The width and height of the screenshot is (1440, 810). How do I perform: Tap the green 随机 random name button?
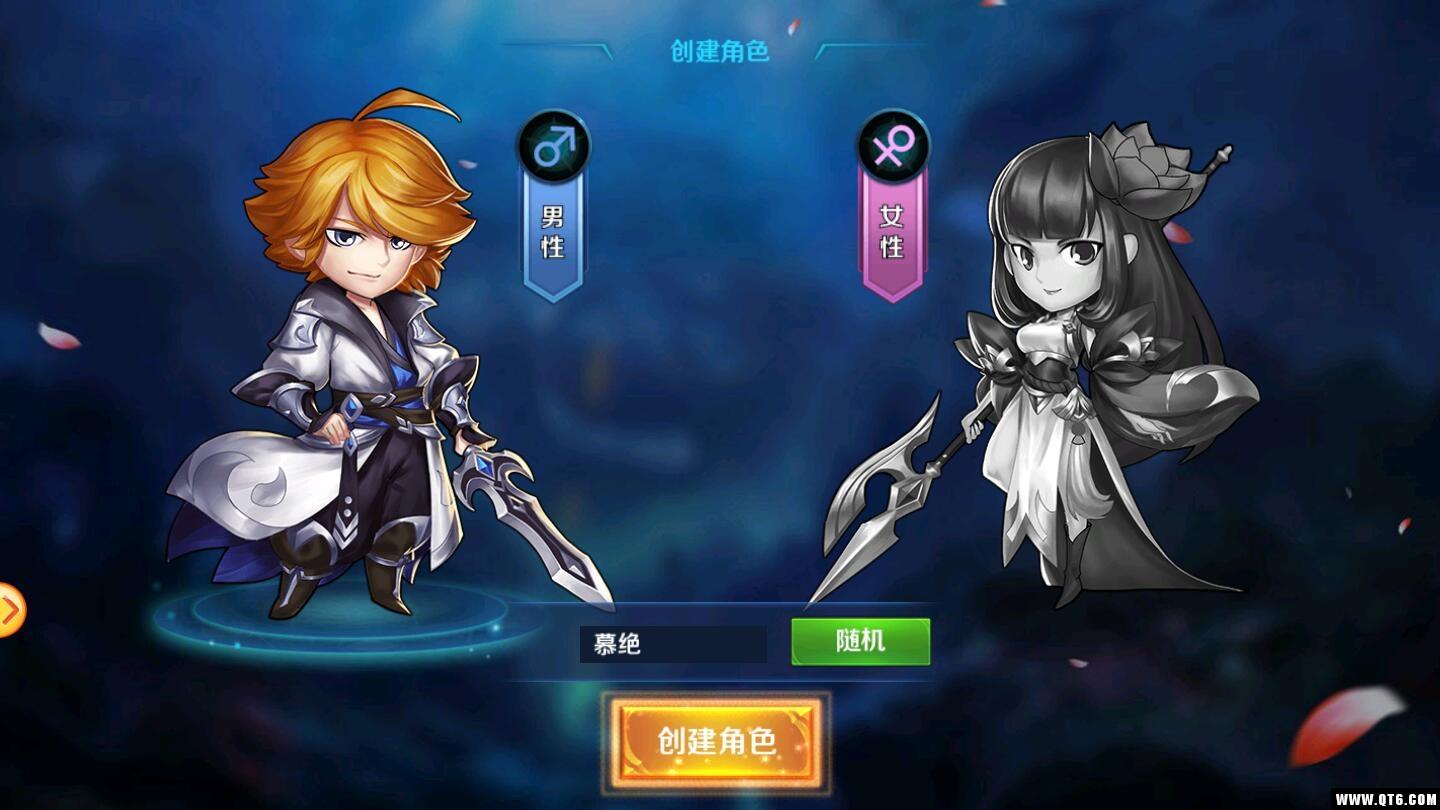pos(860,641)
